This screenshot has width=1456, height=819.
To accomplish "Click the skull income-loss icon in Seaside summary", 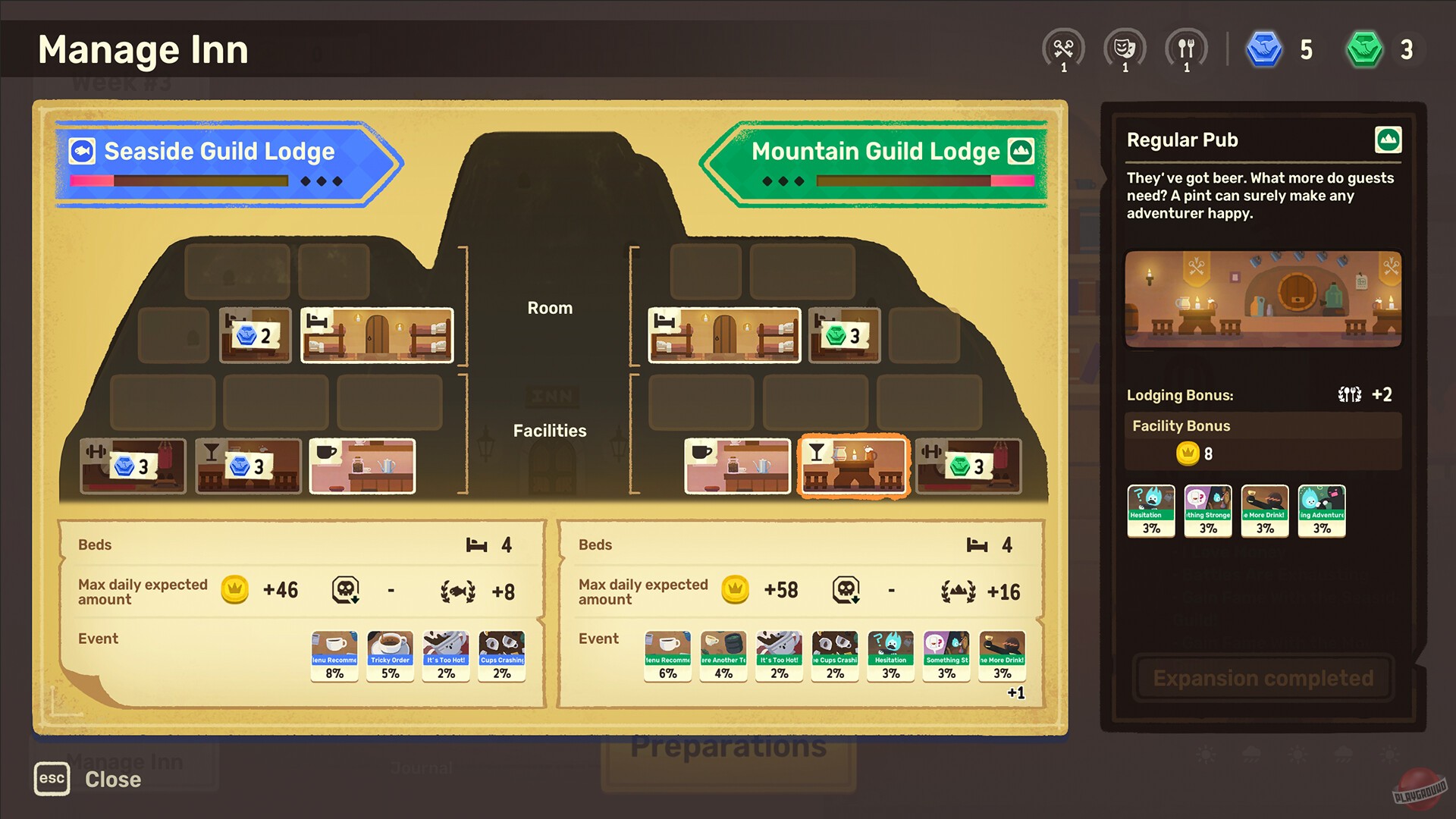I will pos(345,590).
